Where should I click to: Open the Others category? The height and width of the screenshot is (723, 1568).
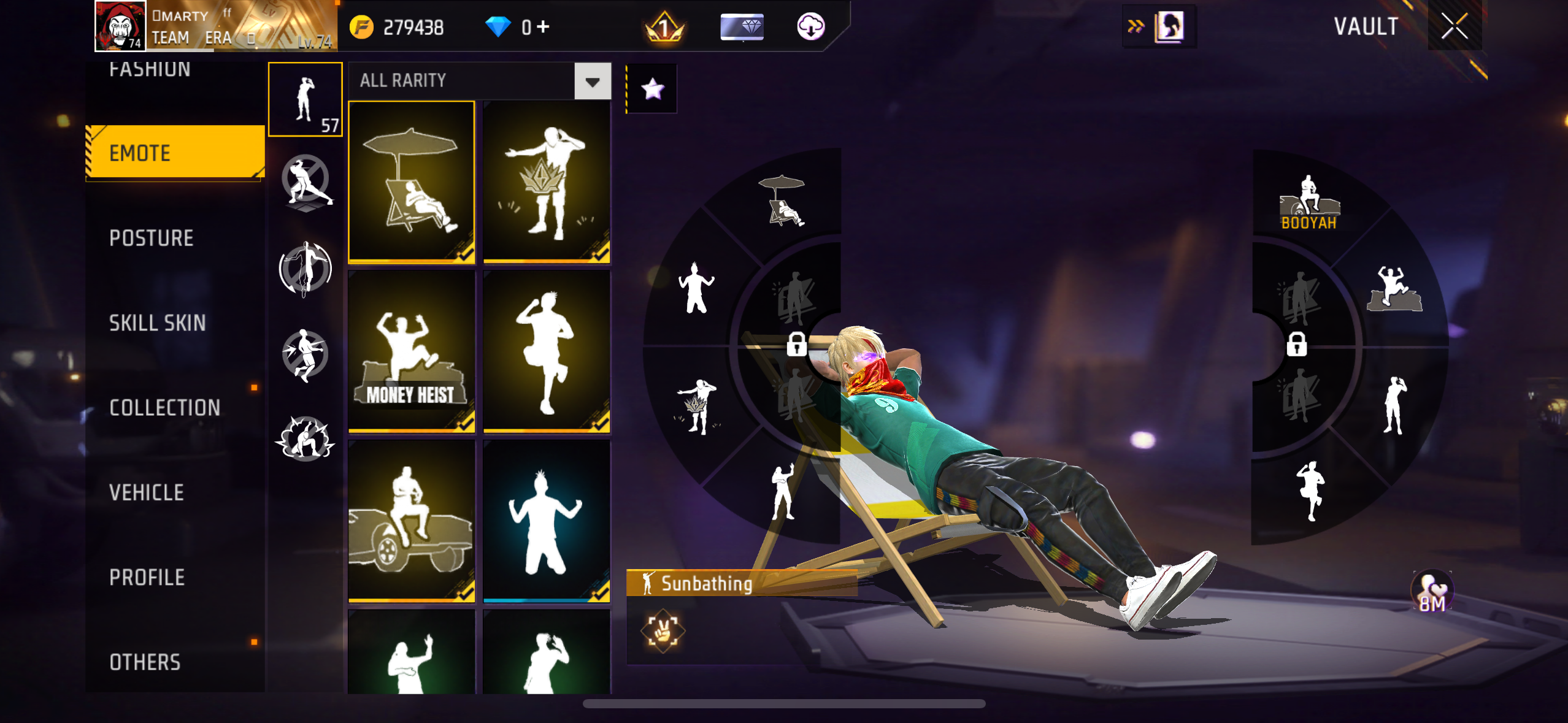click(x=145, y=662)
